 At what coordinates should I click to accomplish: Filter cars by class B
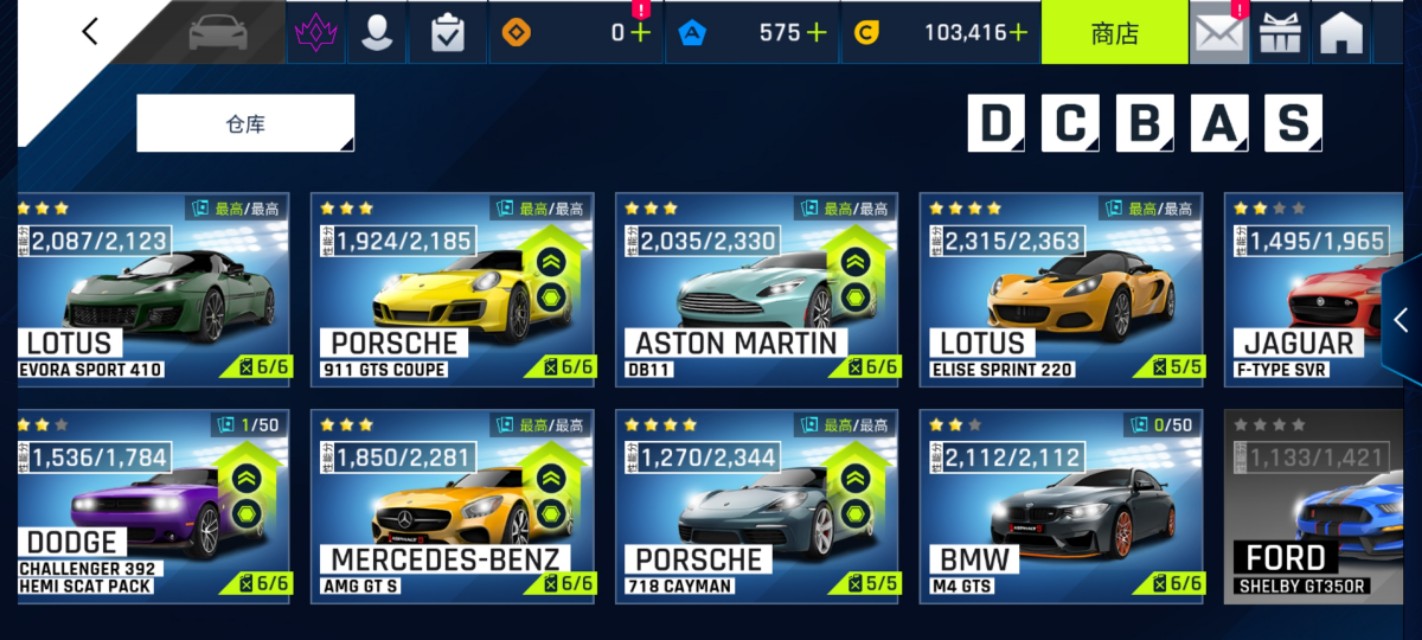[1144, 124]
